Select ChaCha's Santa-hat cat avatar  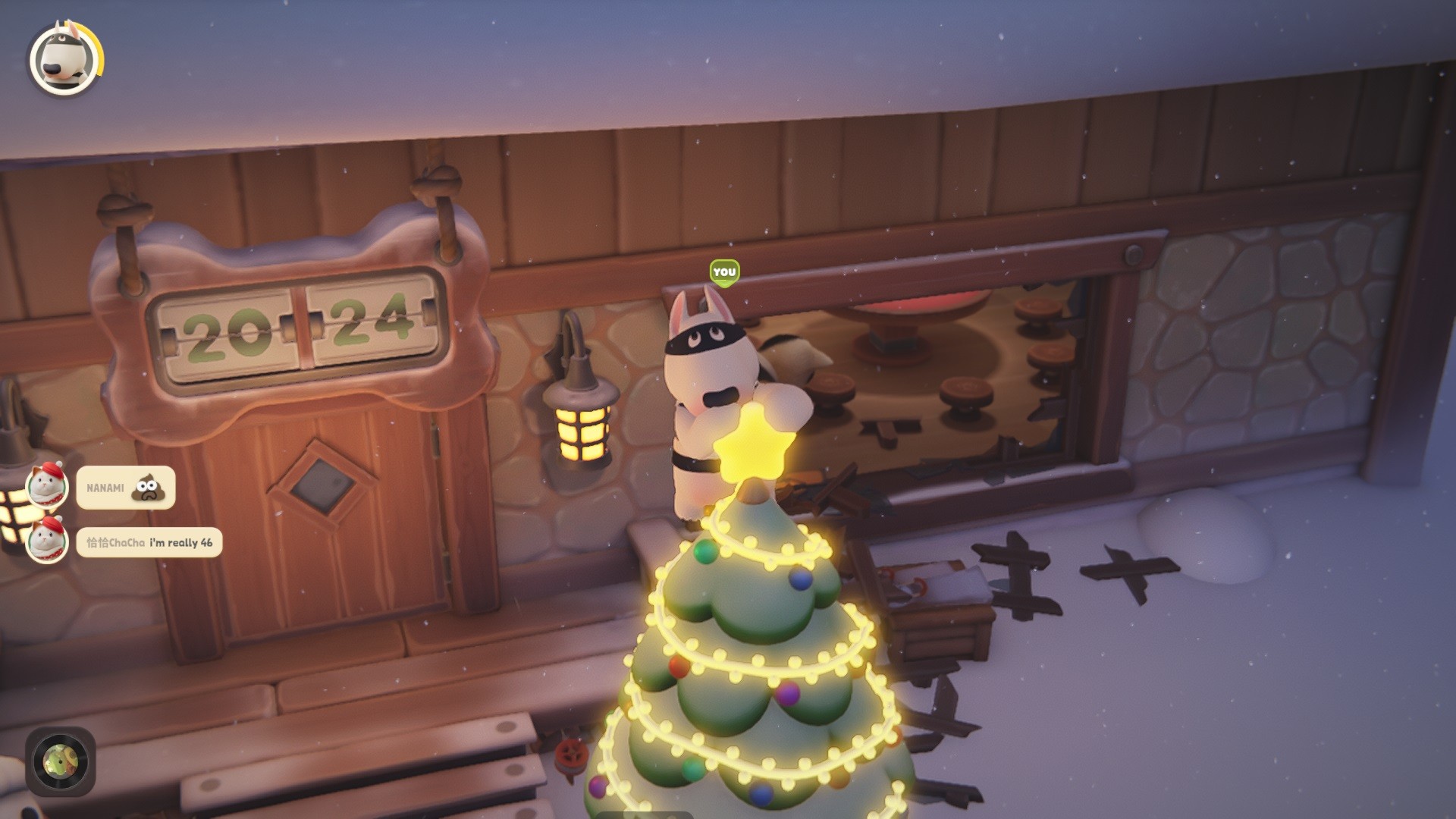coord(48,540)
